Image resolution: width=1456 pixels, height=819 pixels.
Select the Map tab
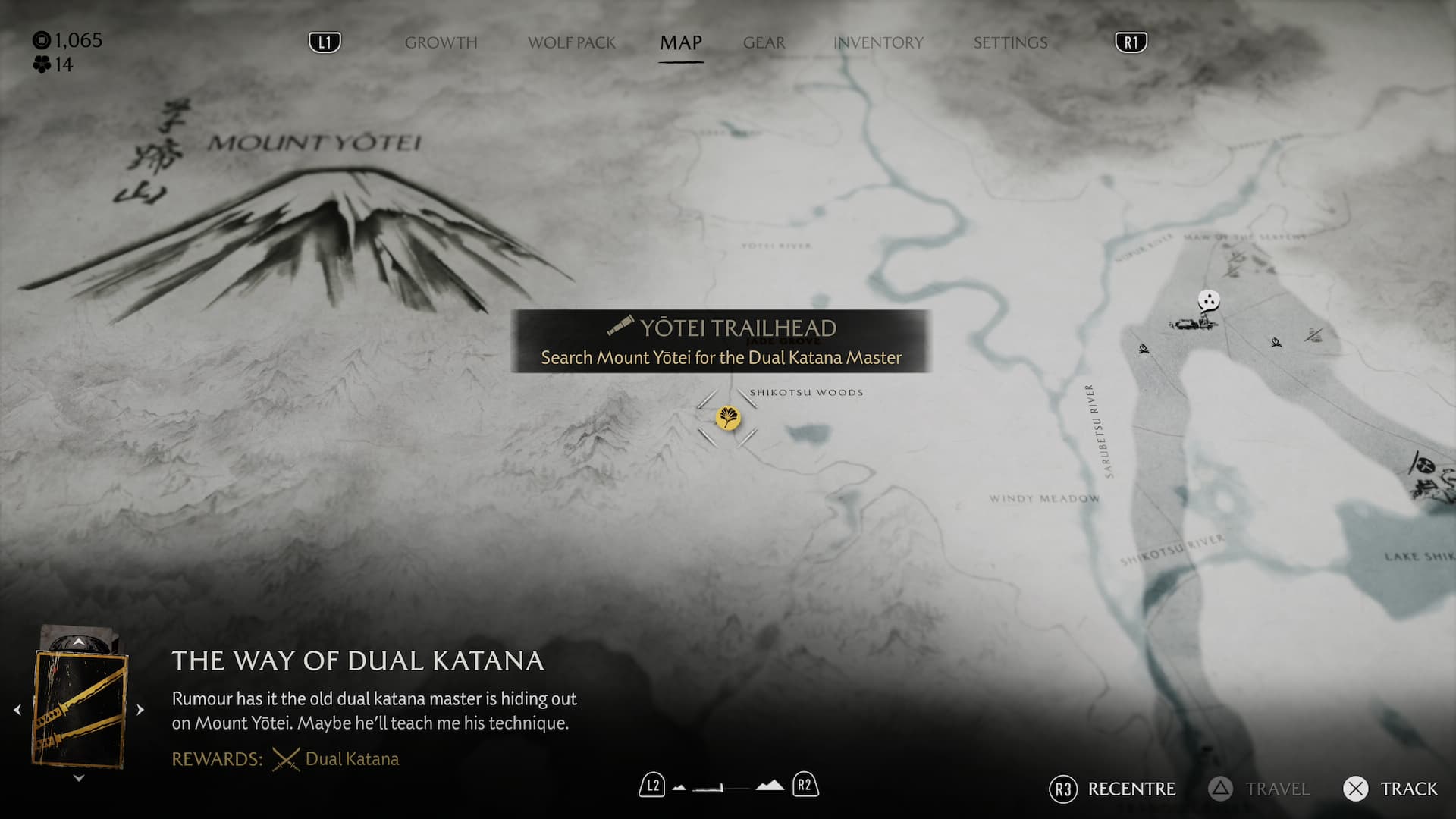pyautogui.click(x=680, y=42)
